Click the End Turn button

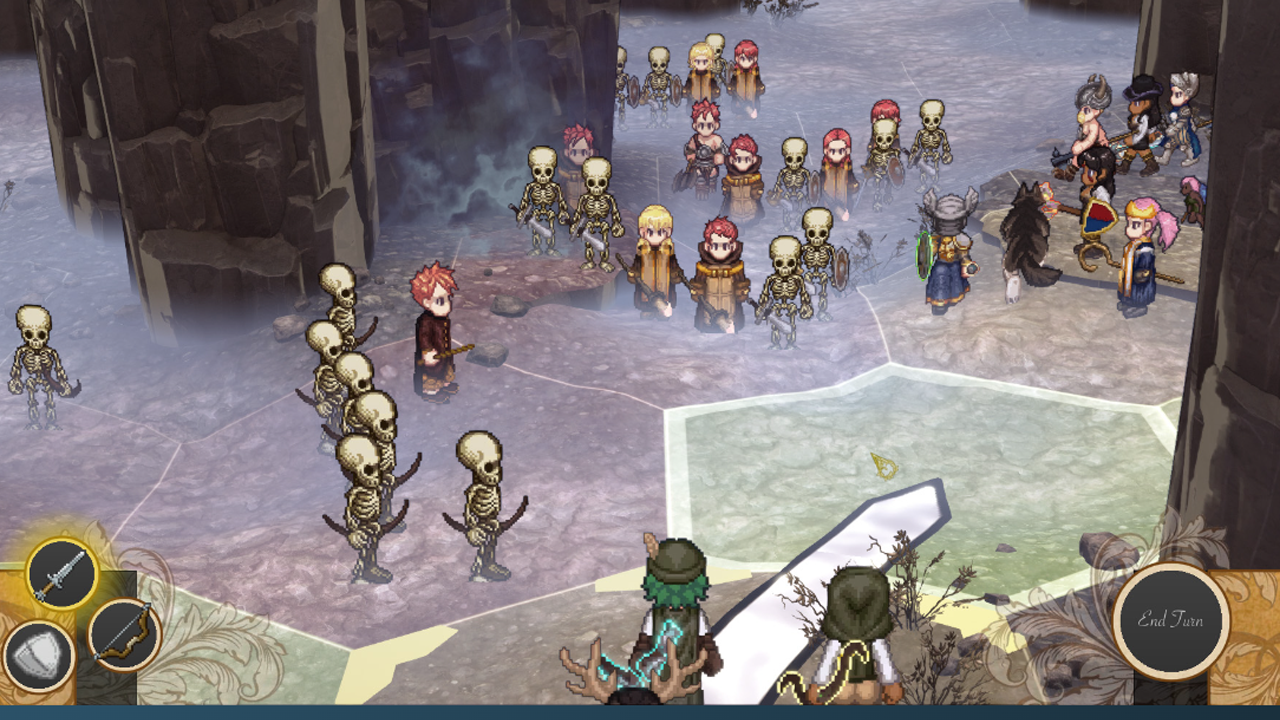pyautogui.click(x=1170, y=620)
